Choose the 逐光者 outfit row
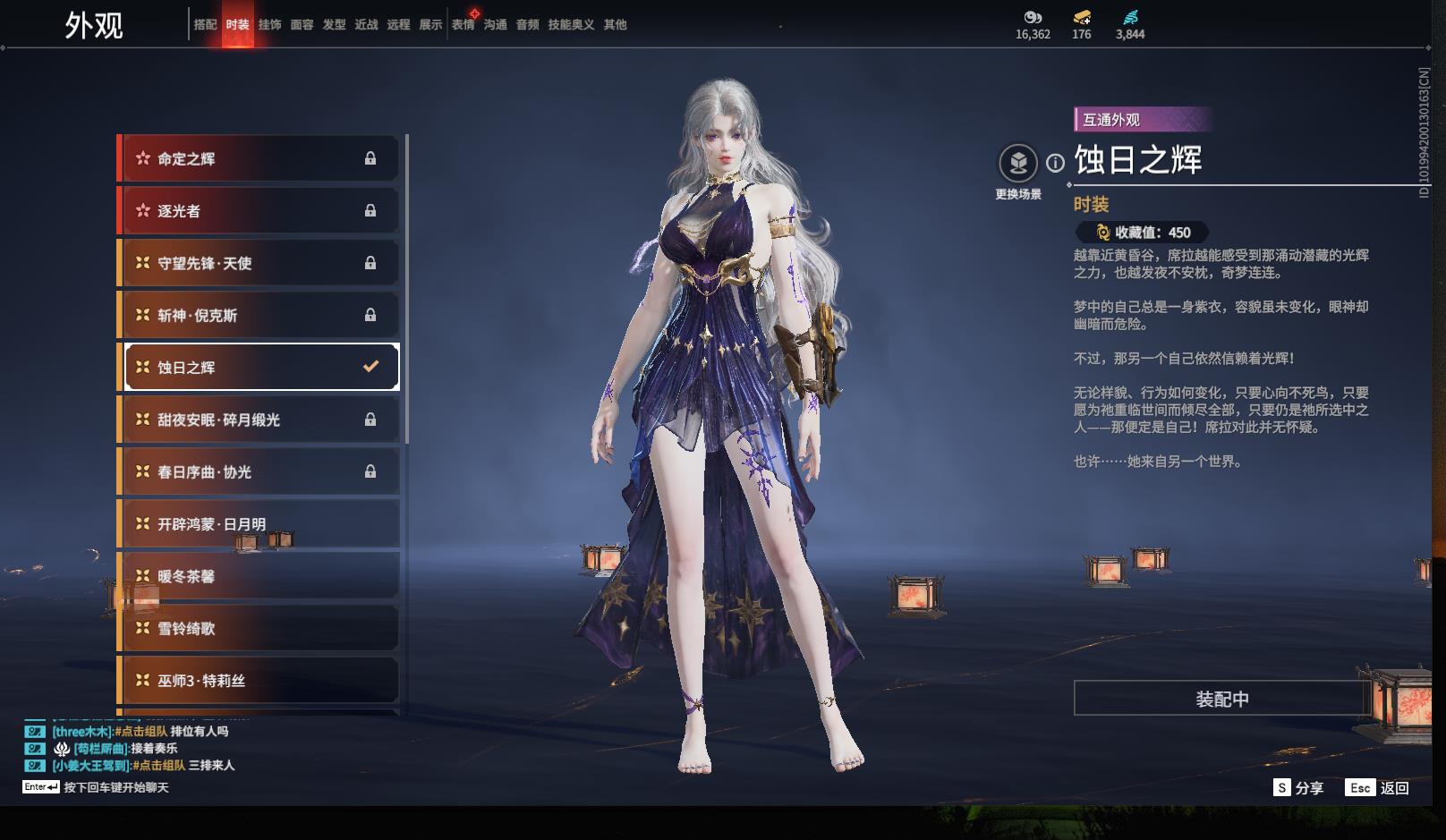 tap(259, 211)
